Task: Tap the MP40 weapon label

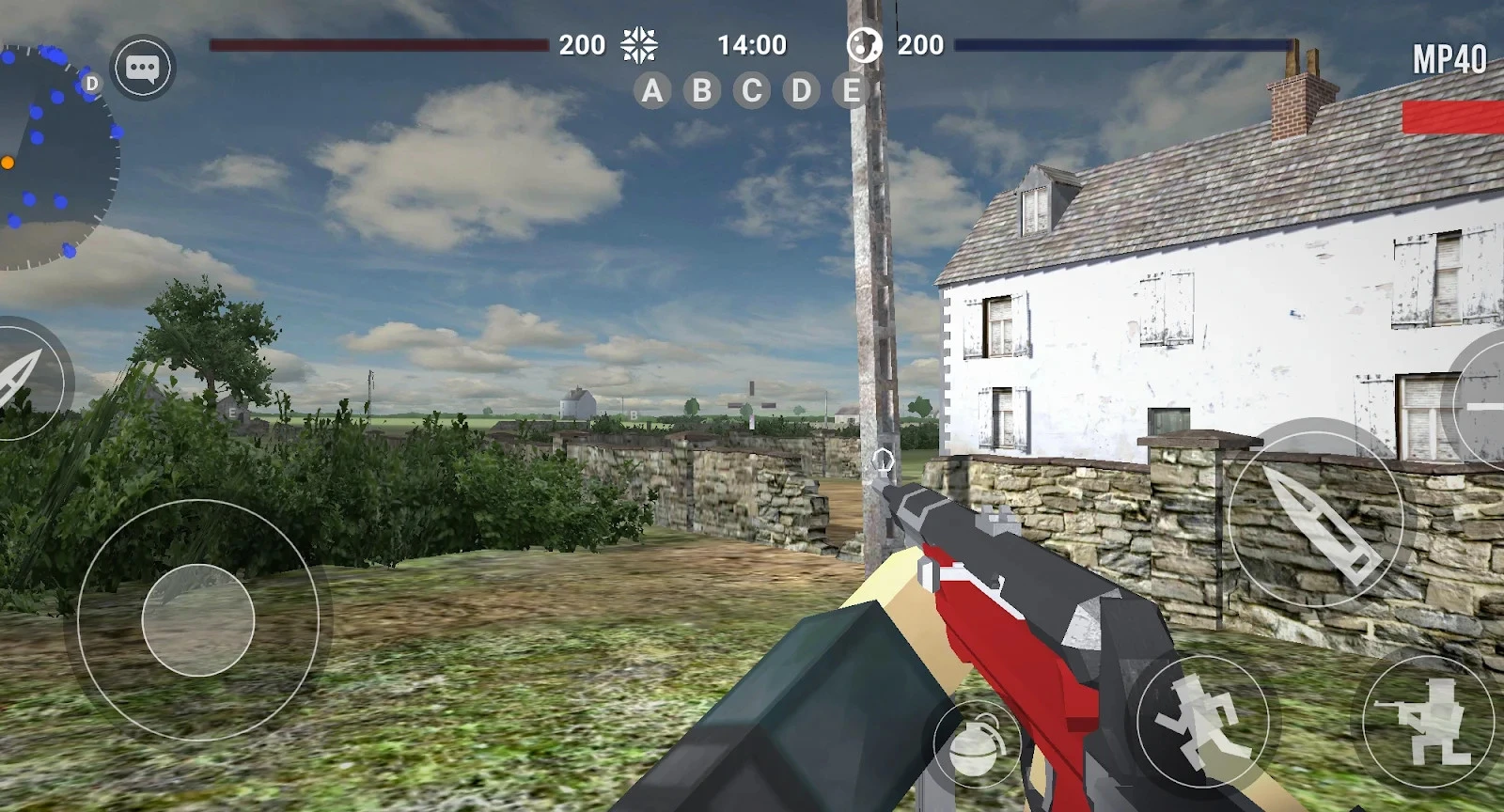Action: click(x=1449, y=60)
